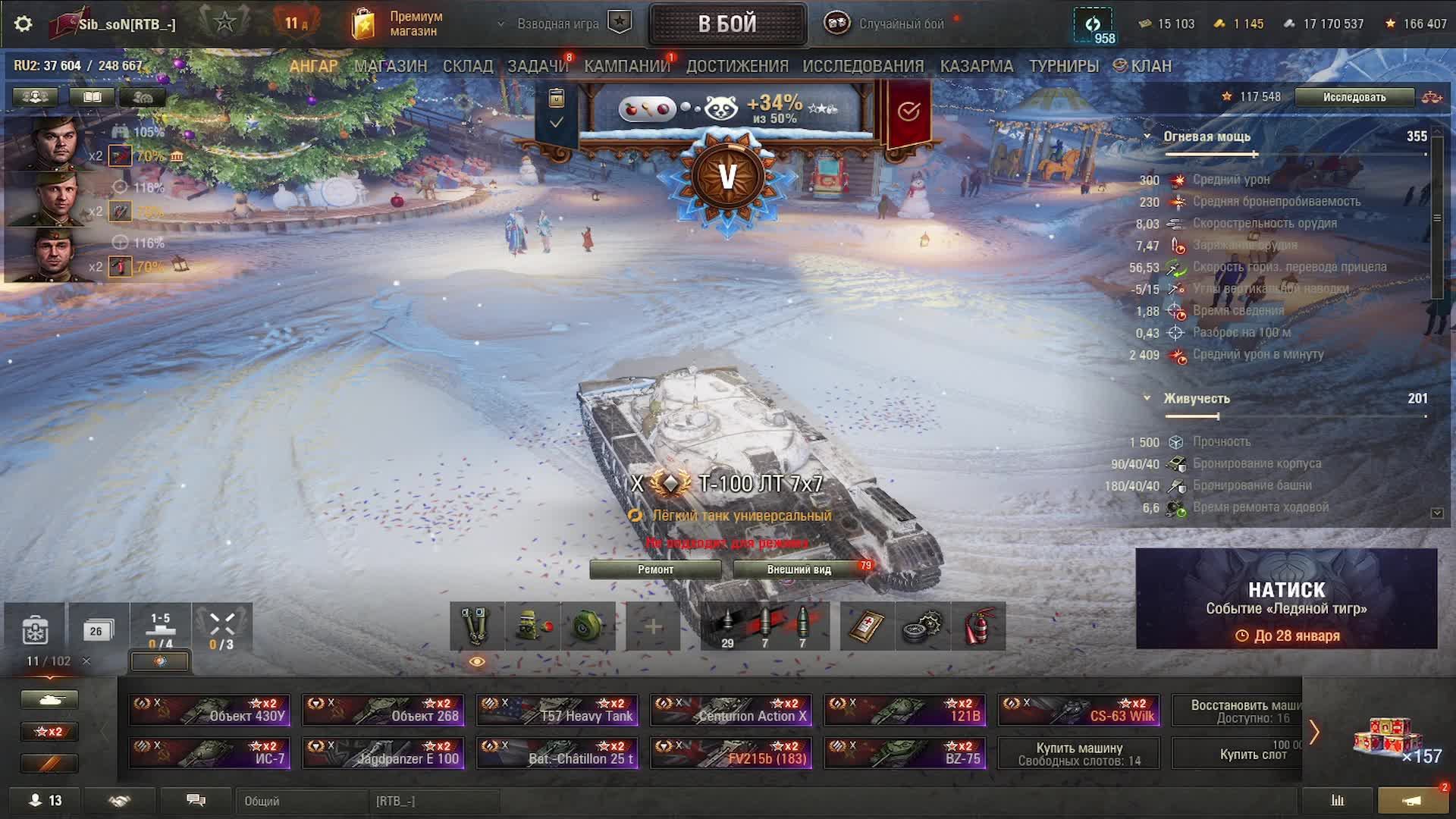Open the СКЛАД tab
Image resolution: width=1456 pixels, height=819 pixels.
click(x=468, y=66)
